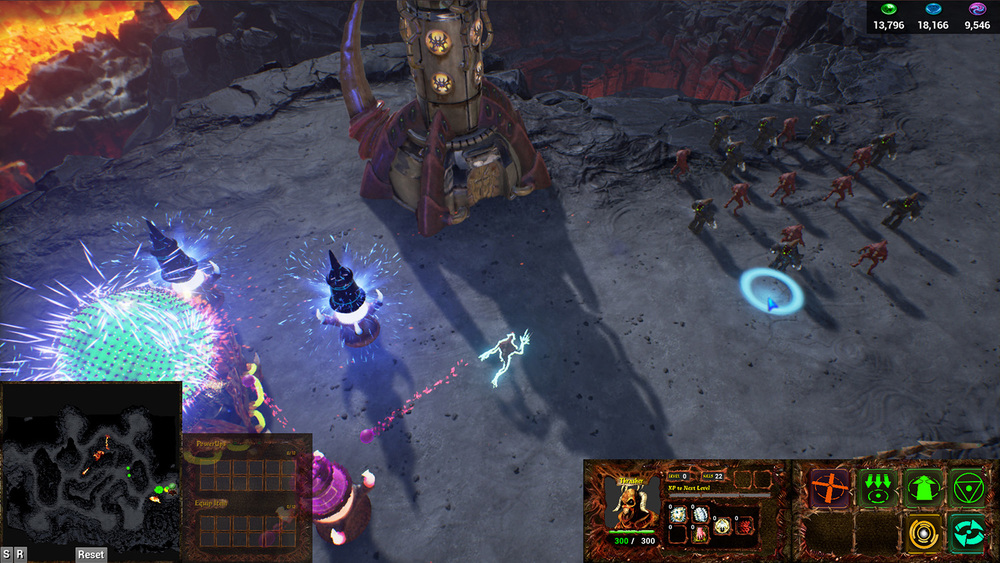Click the R button under the minimap
This screenshot has width=1000, height=563.
click(x=20, y=554)
